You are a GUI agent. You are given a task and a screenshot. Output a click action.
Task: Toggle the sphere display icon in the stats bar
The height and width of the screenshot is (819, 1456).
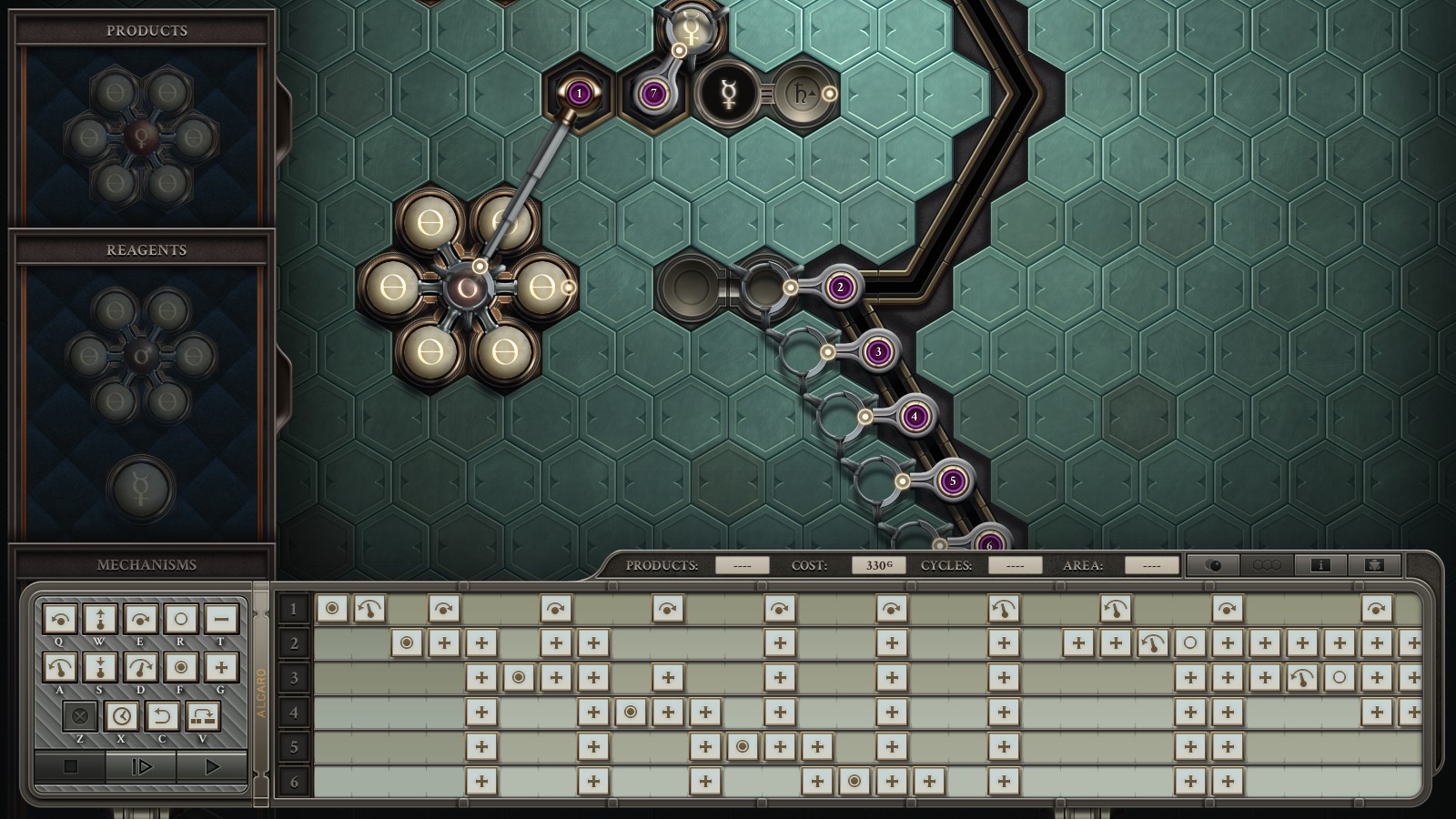coord(1214,564)
